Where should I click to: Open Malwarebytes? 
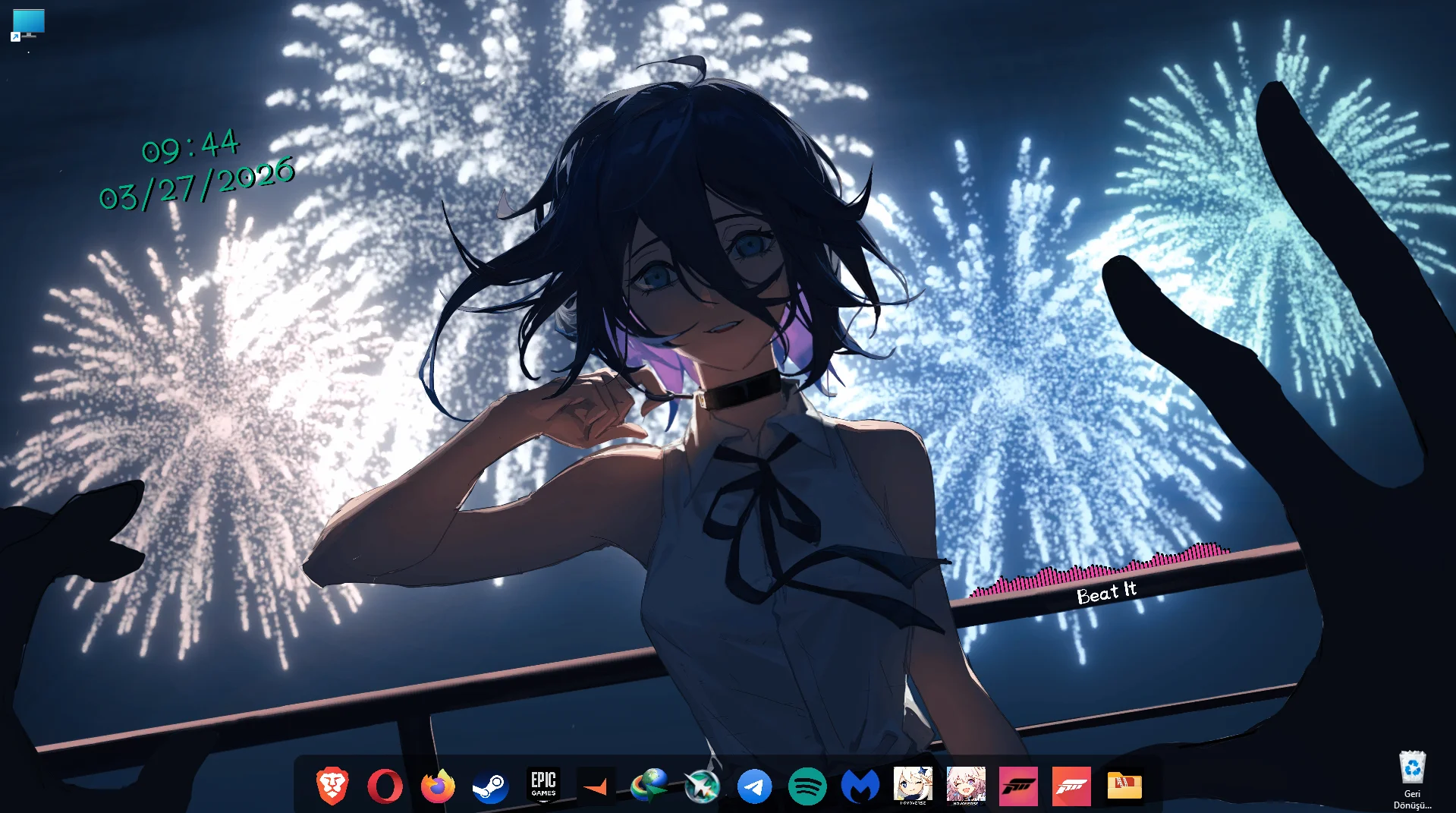point(862,786)
